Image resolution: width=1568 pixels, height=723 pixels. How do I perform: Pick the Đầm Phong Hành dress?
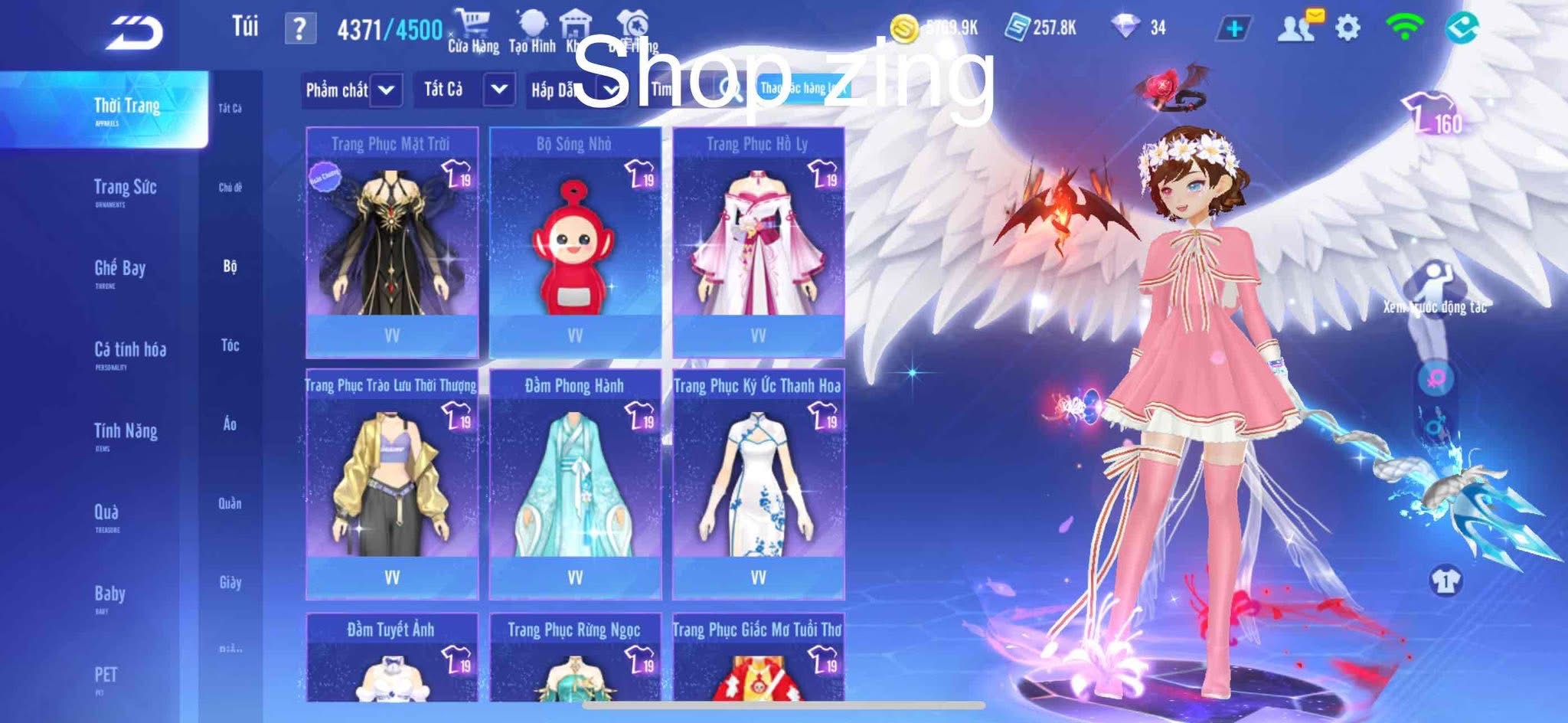pyautogui.click(x=574, y=484)
